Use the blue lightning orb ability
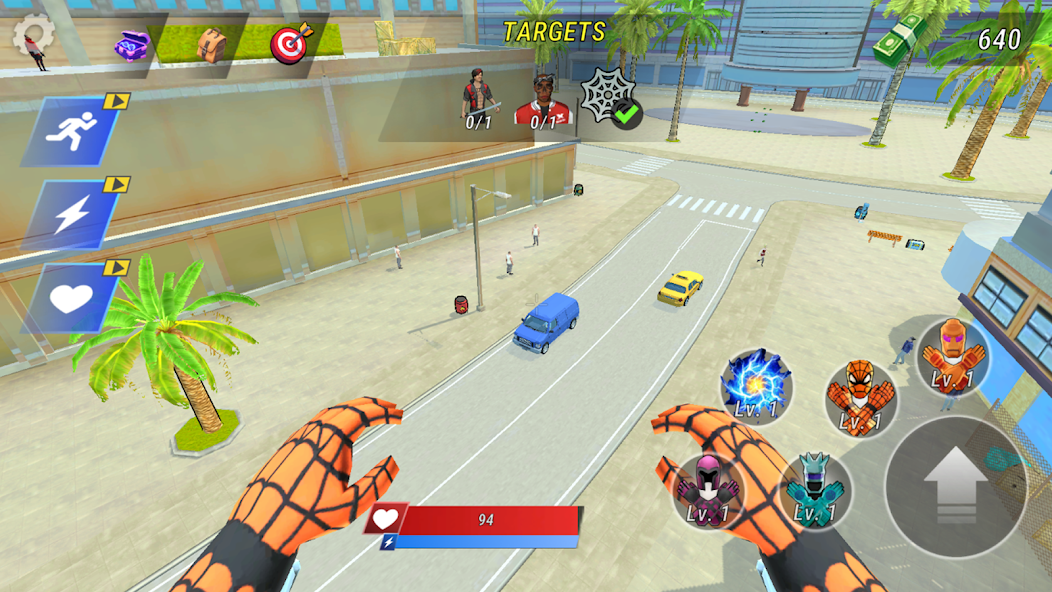Screen dimensions: 1052x592 click(x=756, y=385)
